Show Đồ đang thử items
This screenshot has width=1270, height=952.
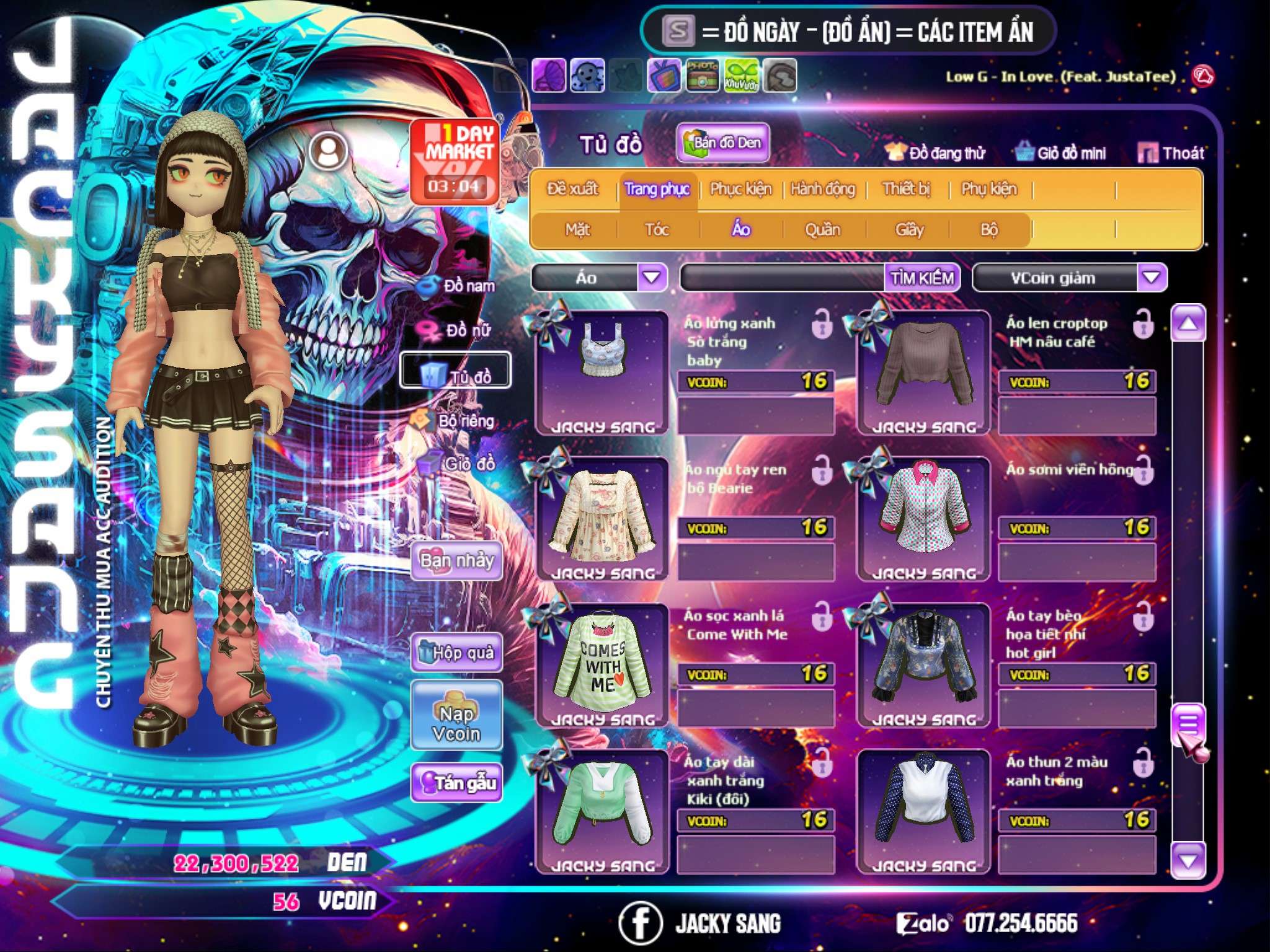pos(935,153)
